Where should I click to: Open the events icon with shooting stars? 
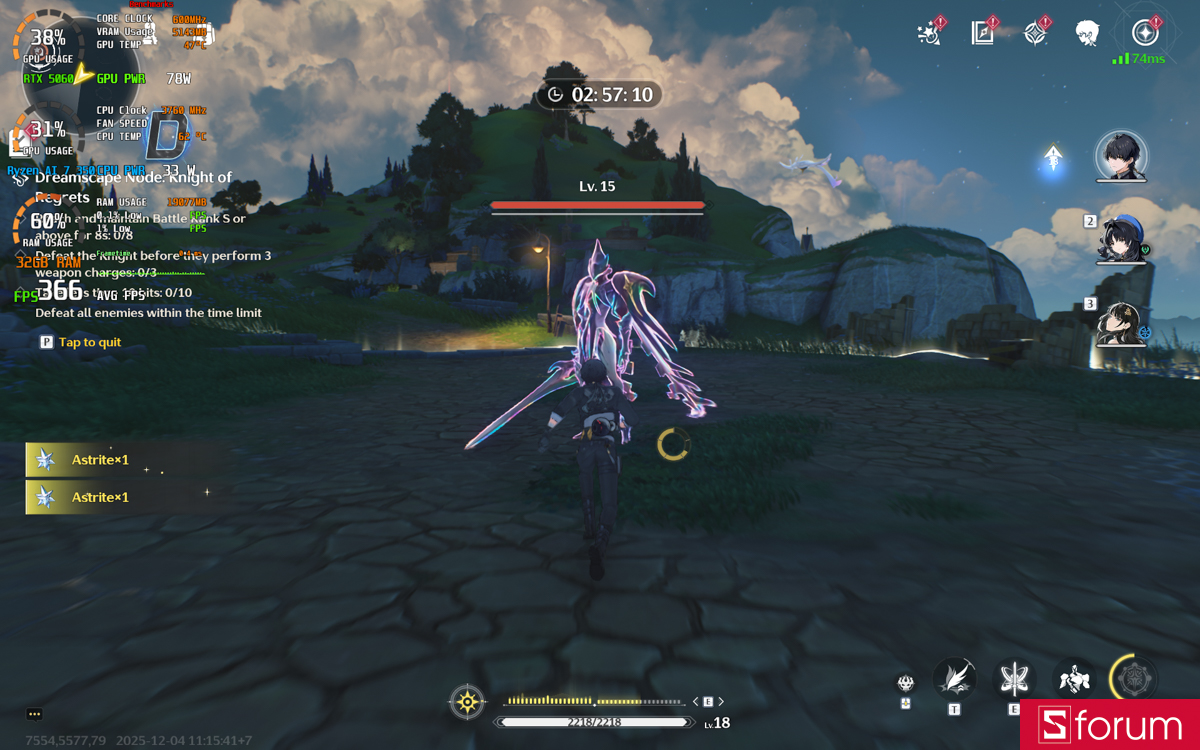(x=930, y=33)
